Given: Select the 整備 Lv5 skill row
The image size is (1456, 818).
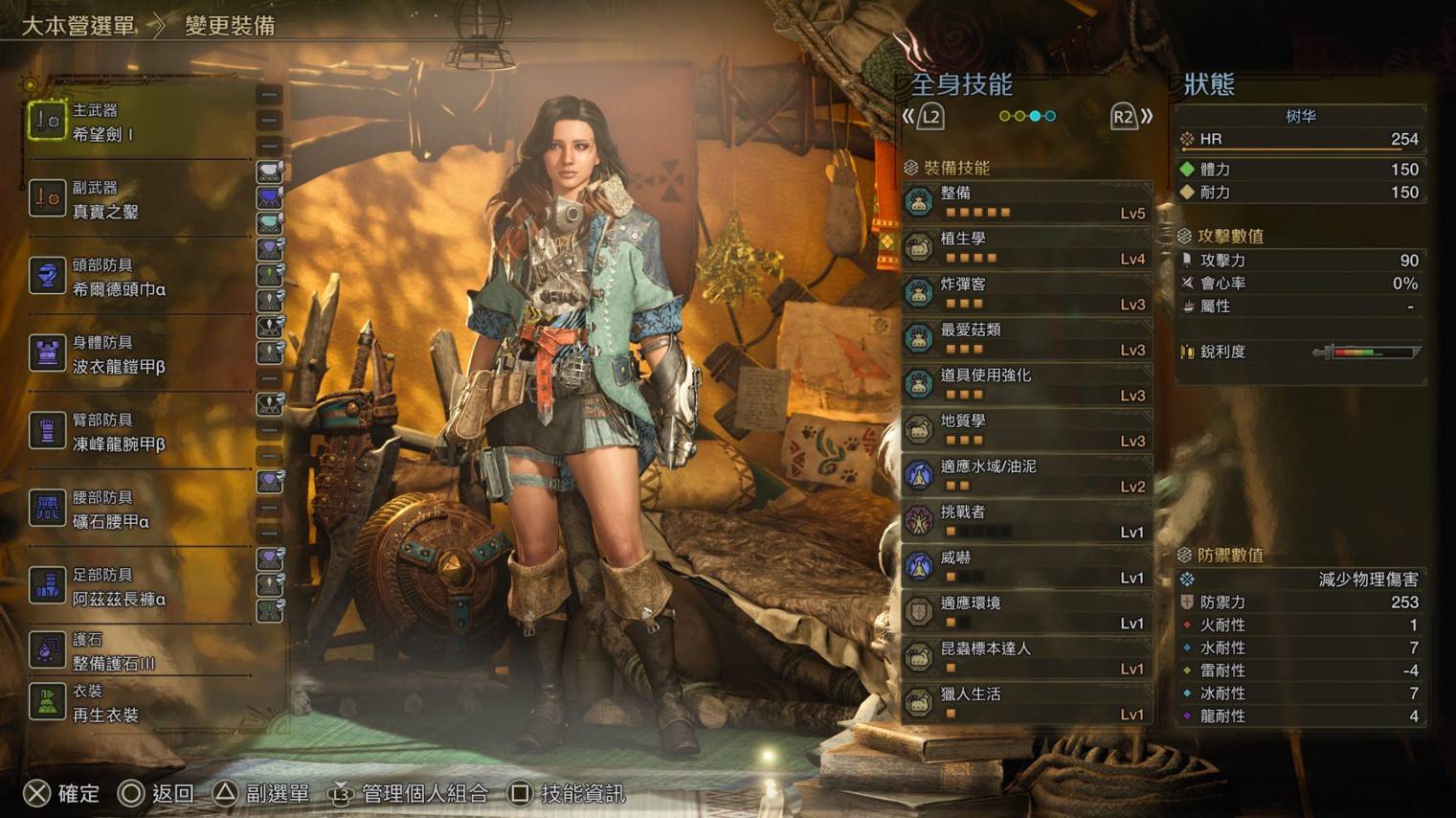Looking at the screenshot, I should click(x=1026, y=202).
